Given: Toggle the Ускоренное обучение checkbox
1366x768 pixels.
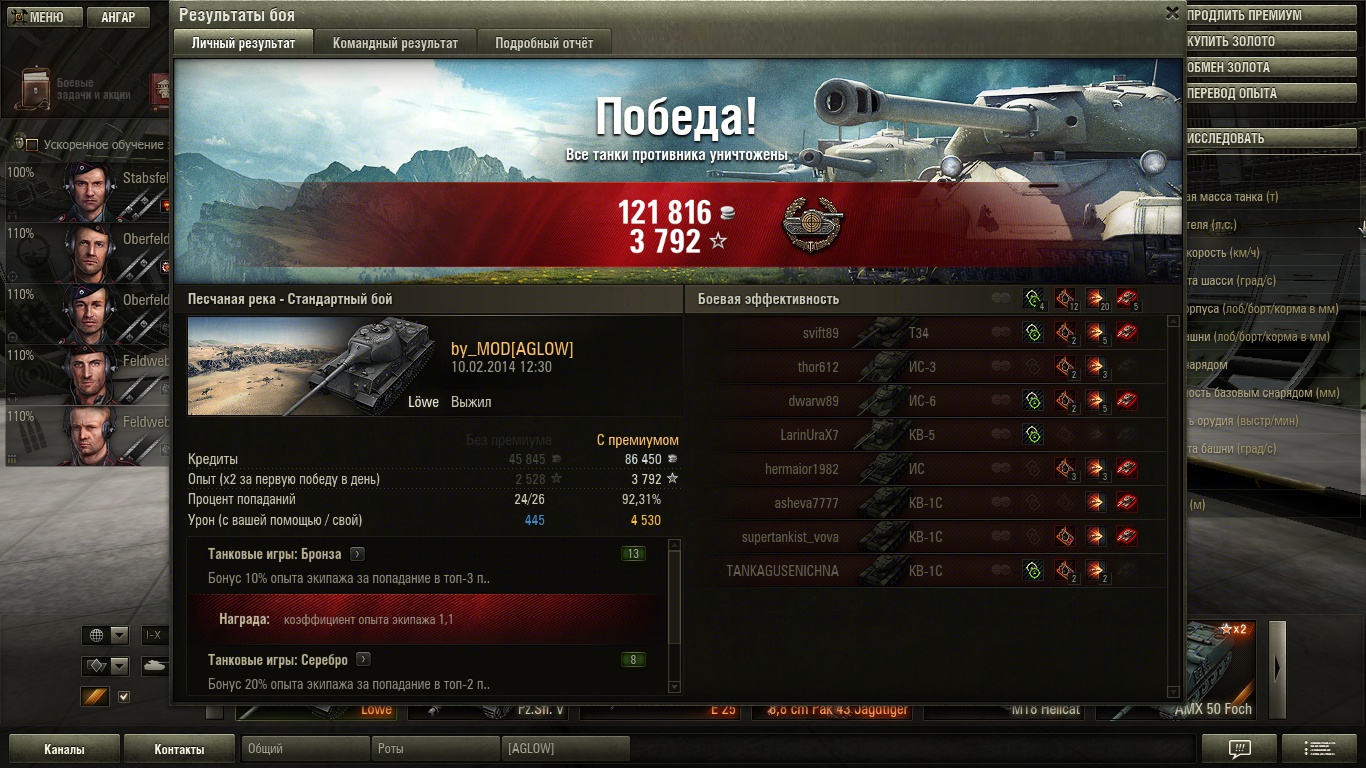Looking at the screenshot, I should point(32,145).
